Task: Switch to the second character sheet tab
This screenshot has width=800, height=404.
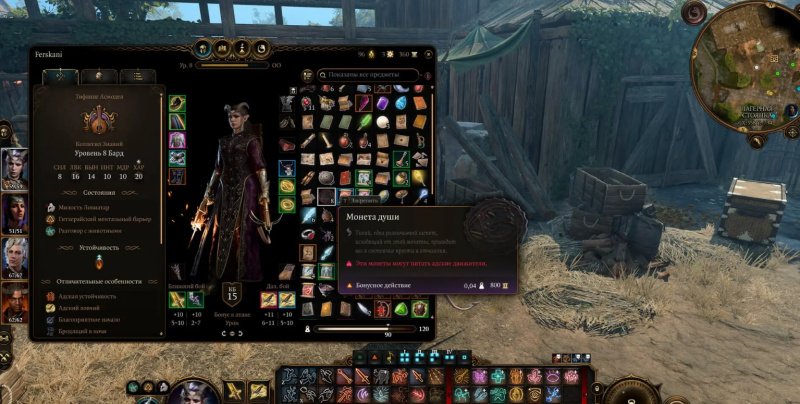Action: [98, 76]
